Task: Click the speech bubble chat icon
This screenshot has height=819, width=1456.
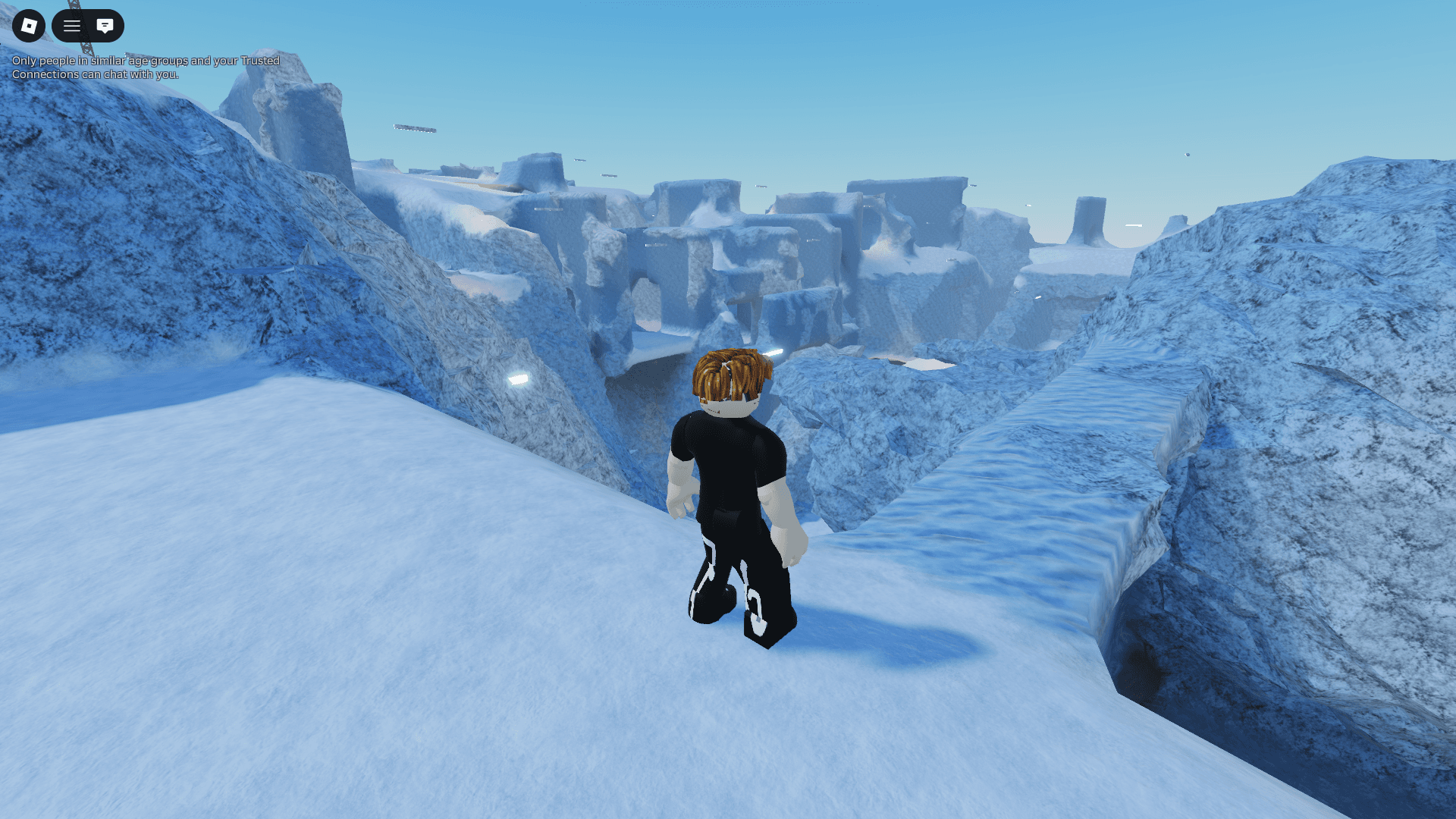Action: point(103,25)
